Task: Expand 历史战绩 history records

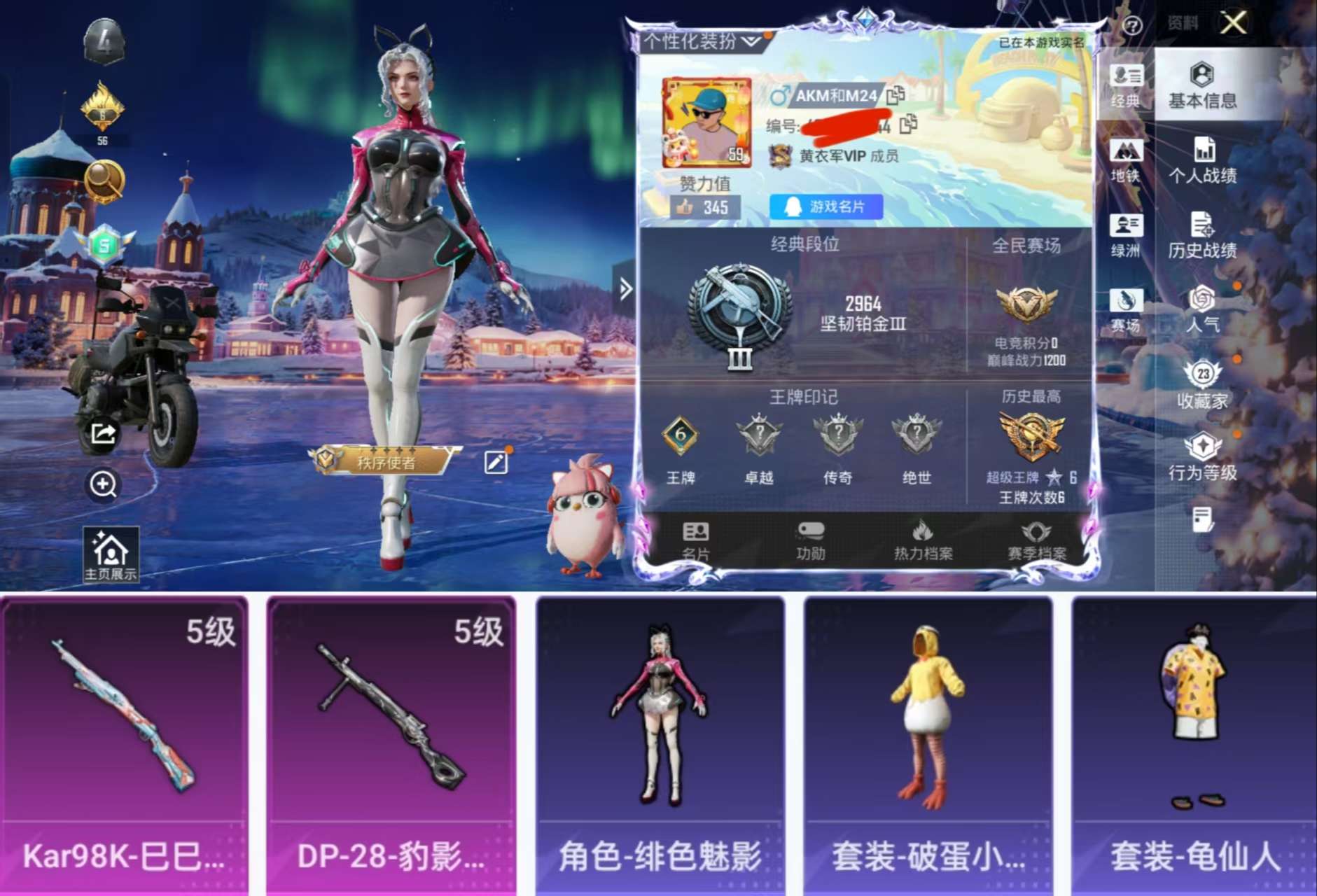Action: [x=1204, y=238]
